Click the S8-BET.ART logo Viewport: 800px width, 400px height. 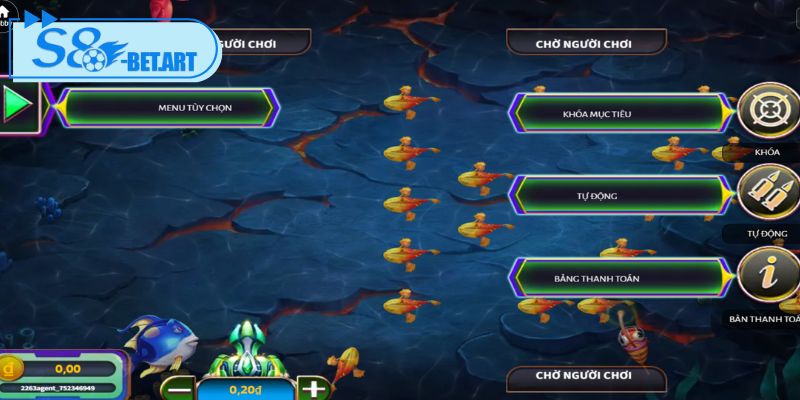(118, 51)
